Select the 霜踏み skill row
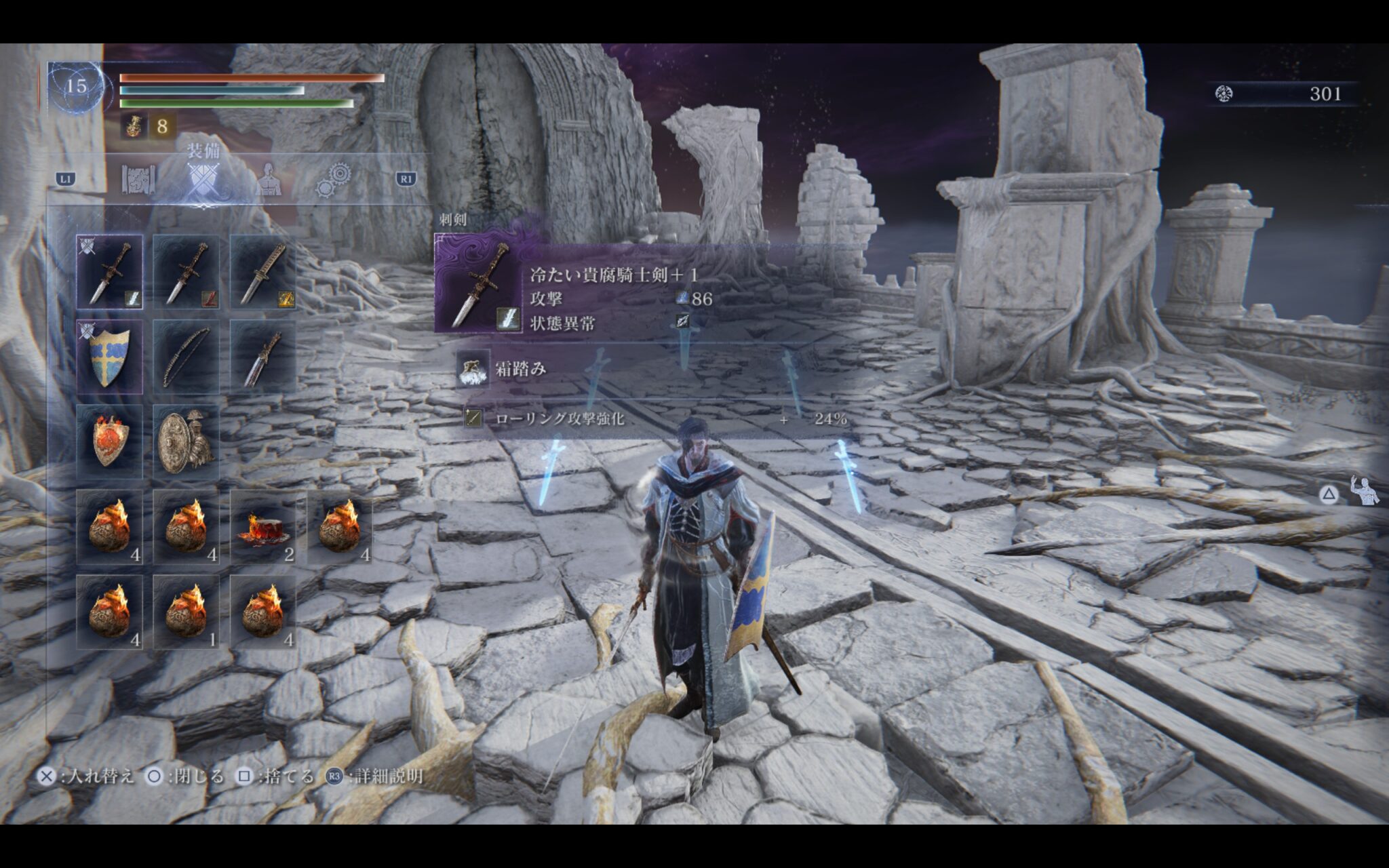Image resolution: width=1389 pixels, height=868 pixels. coord(520,370)
